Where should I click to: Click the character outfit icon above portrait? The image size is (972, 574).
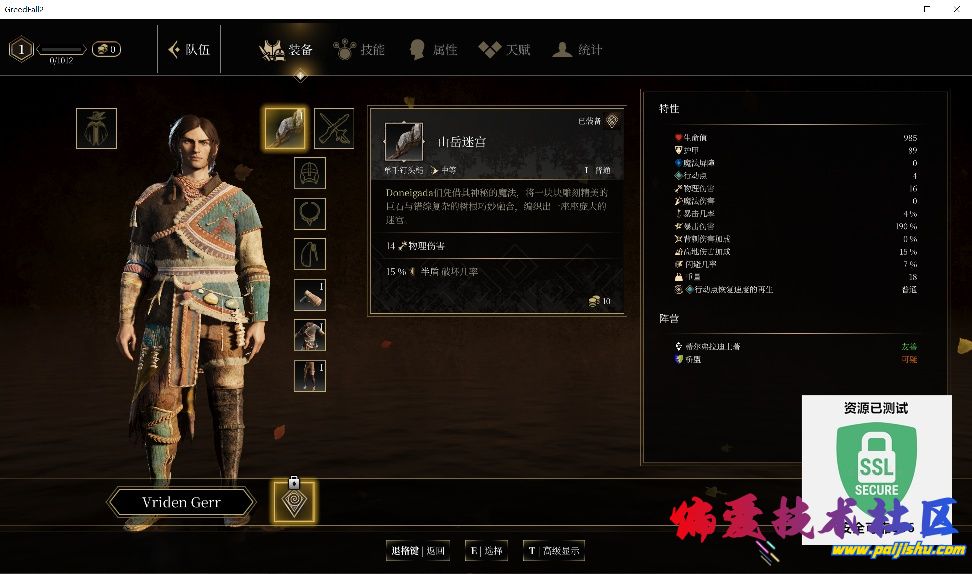[x=96, y=128]
